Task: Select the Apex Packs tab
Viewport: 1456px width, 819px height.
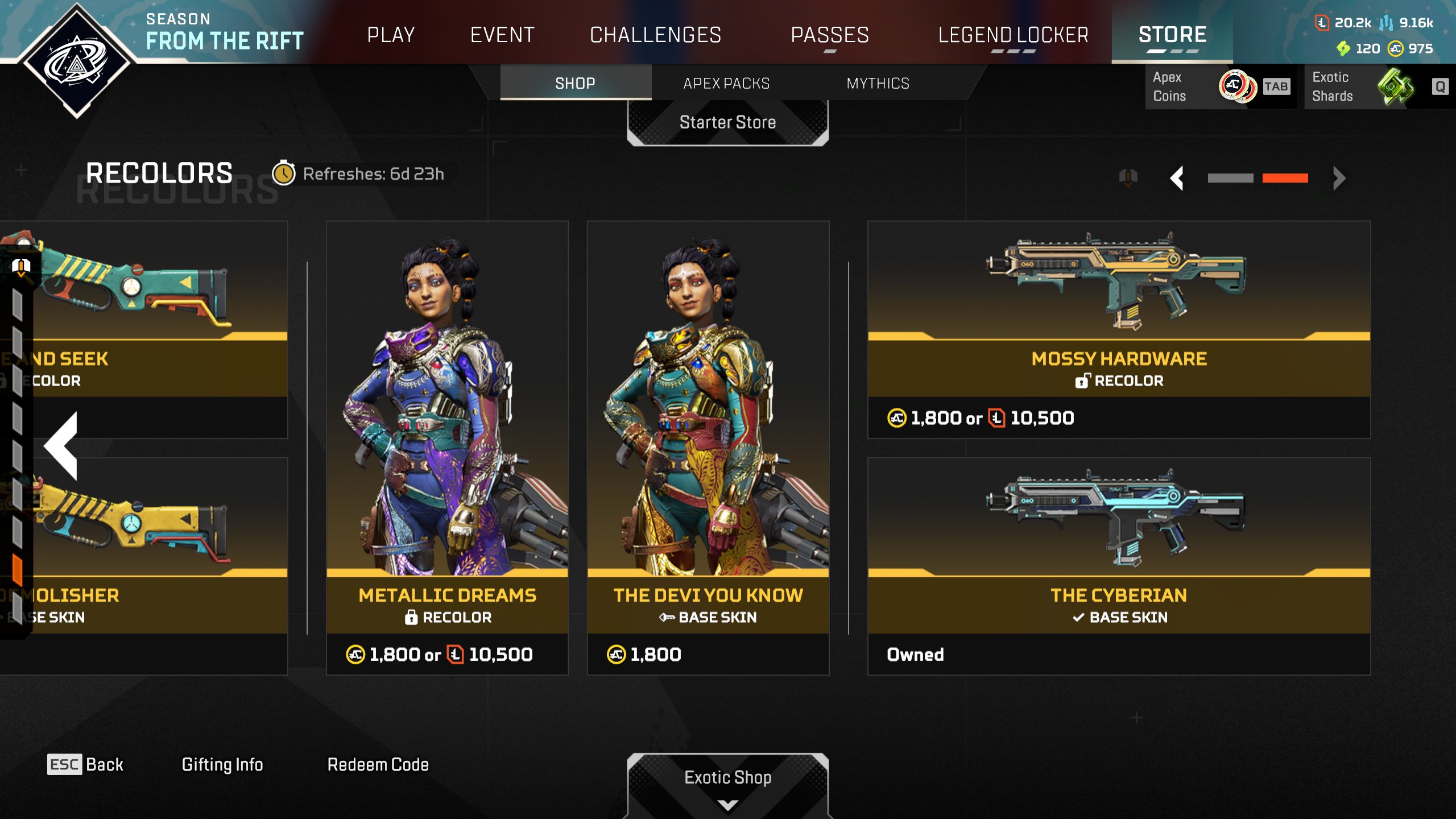Action: tap(726, 83)
